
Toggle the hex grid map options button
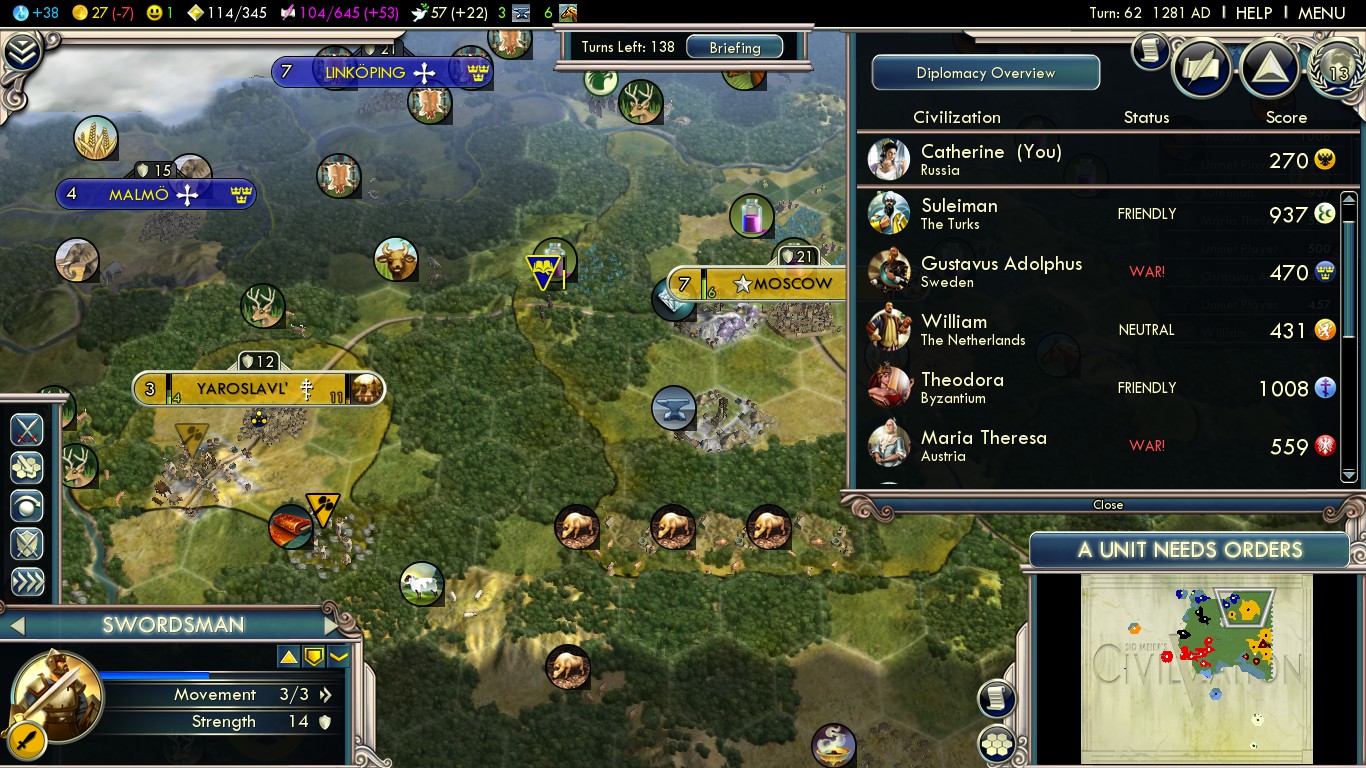[997, 743]
